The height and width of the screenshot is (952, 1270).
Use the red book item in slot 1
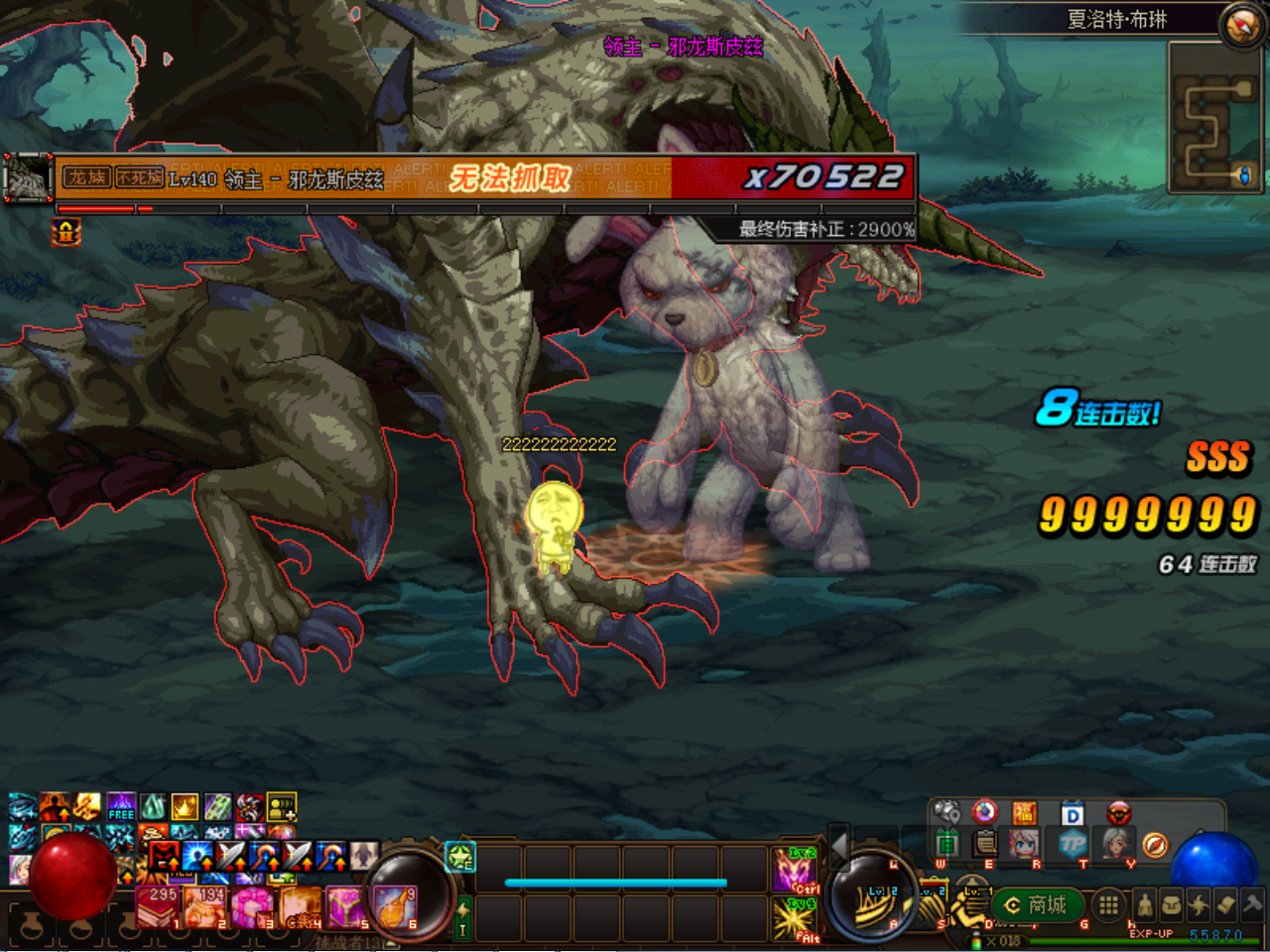[158, 907]
